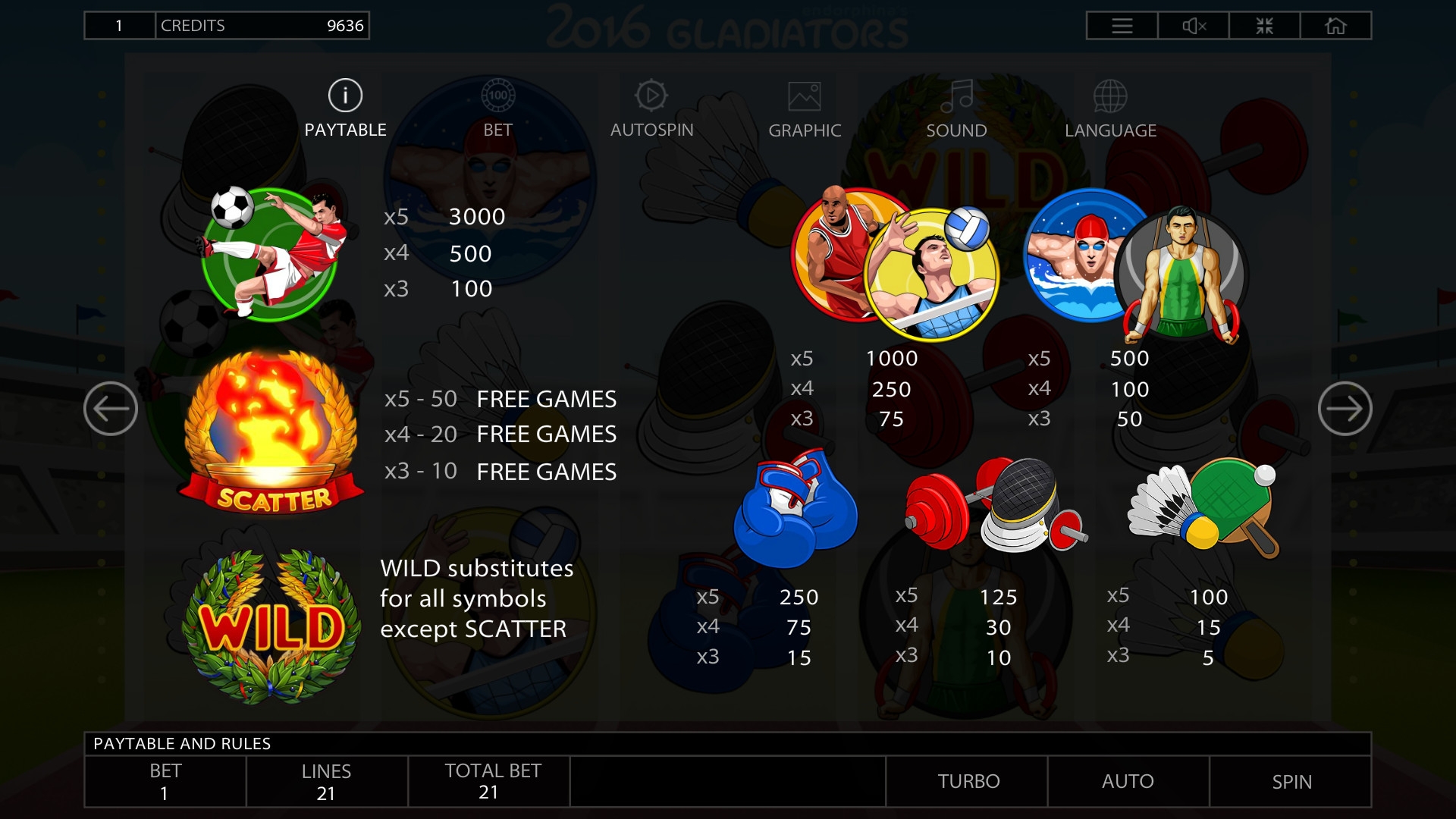Spin the reels
The height and width of the screenshot is (819, 1456).
click(1291, 781)
